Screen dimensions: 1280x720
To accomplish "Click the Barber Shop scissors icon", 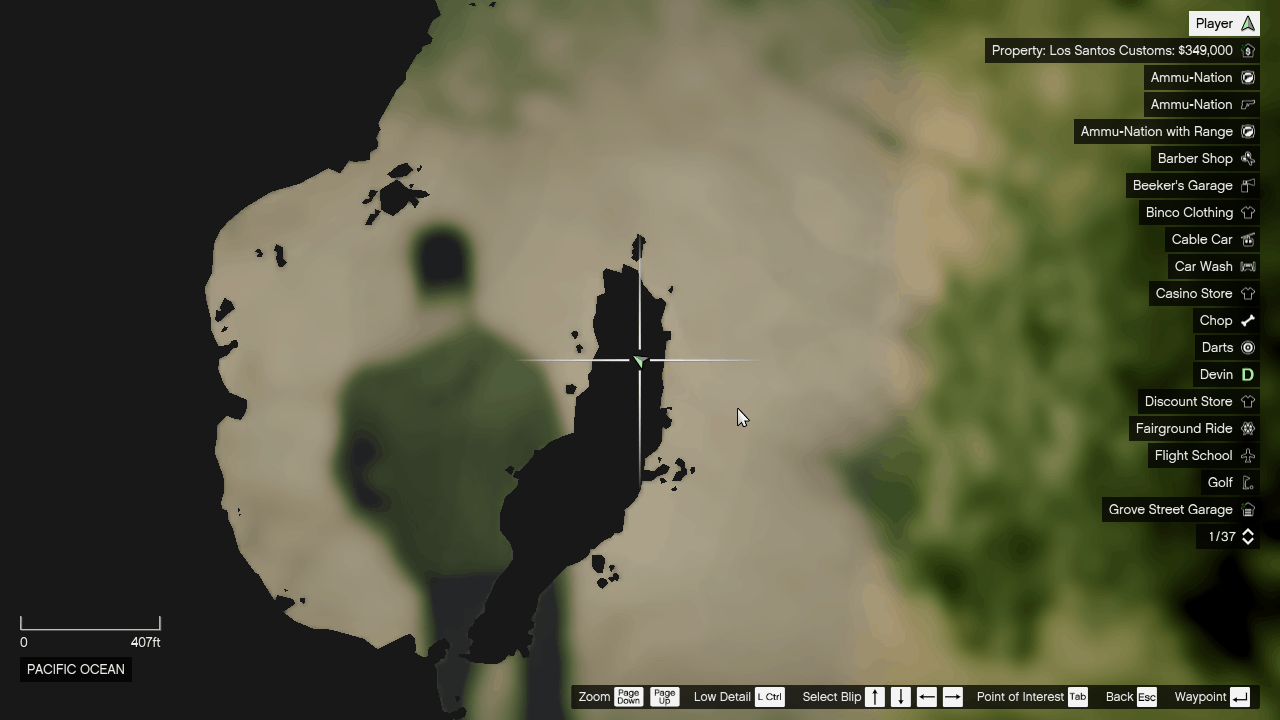I will point(1247,158).
